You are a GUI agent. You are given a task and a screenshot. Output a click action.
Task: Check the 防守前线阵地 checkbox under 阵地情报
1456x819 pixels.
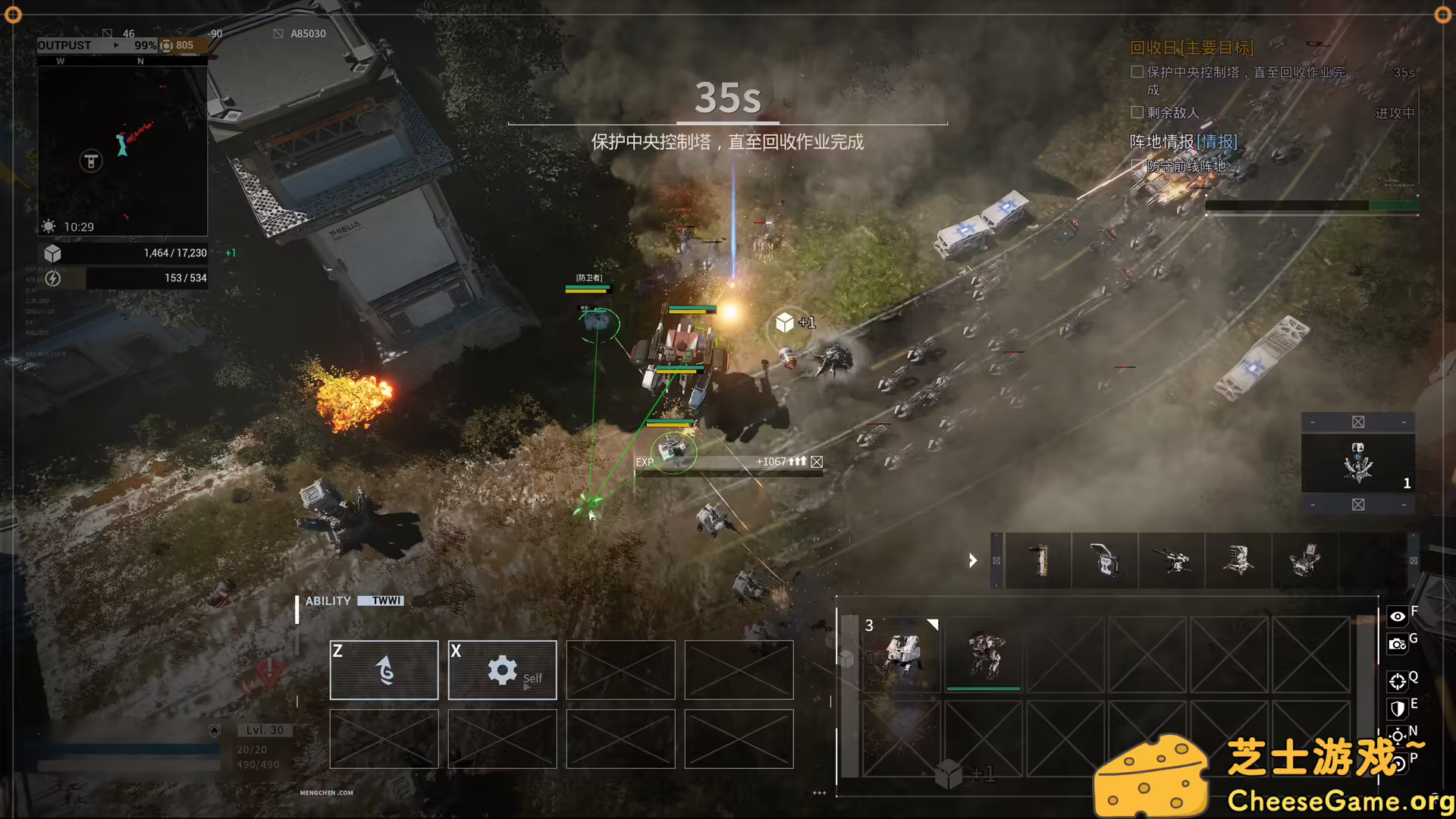pos(1136,166)
